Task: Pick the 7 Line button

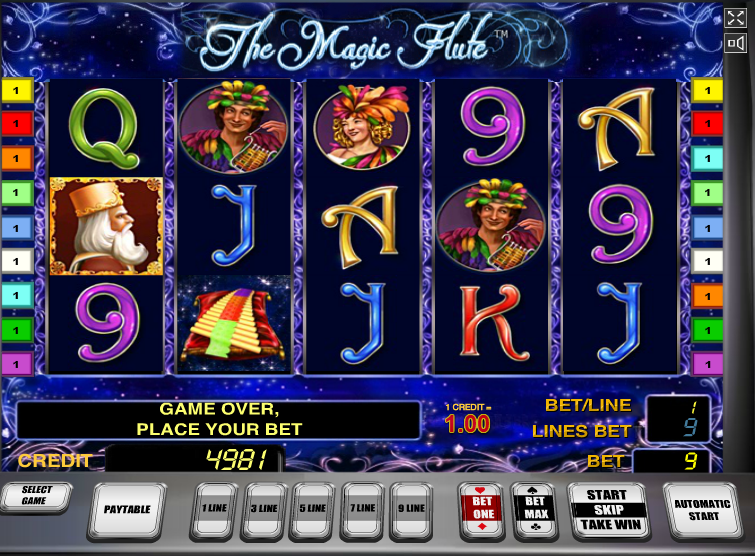Action: coord(363,508)
